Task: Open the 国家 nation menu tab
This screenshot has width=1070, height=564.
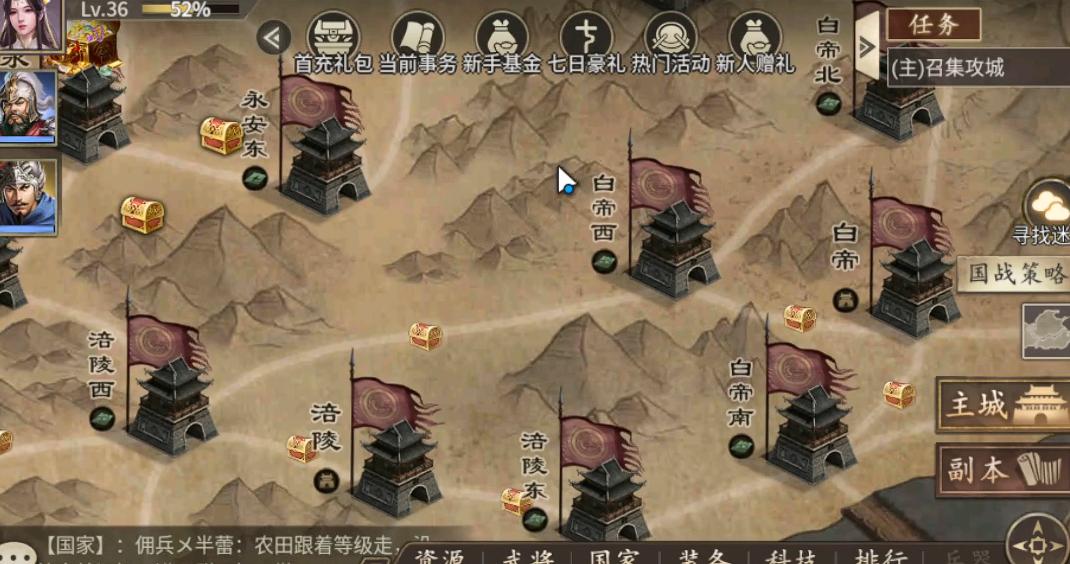Action: click(613, 557)
